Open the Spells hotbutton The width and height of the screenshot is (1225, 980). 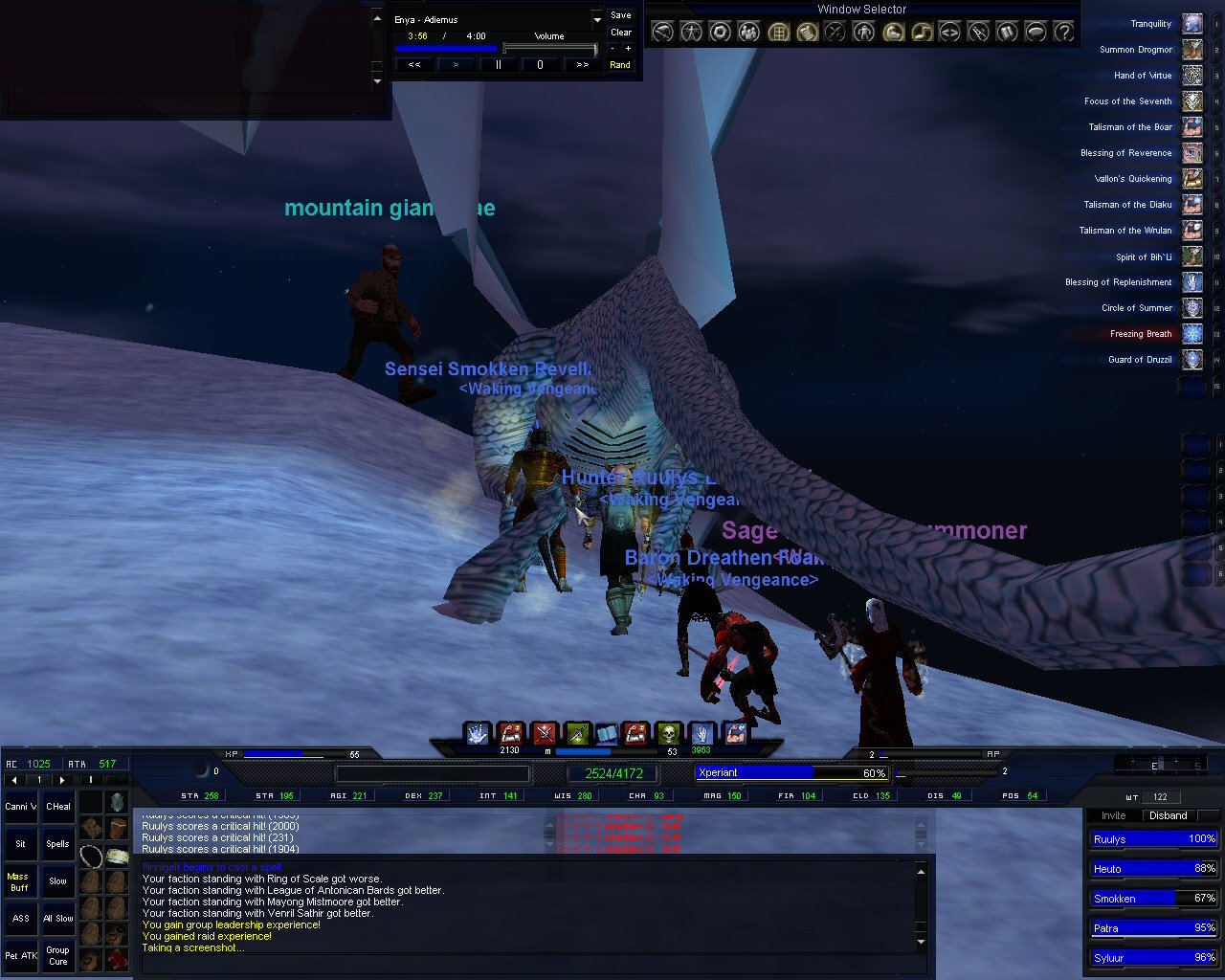click(x=58, y=844)
